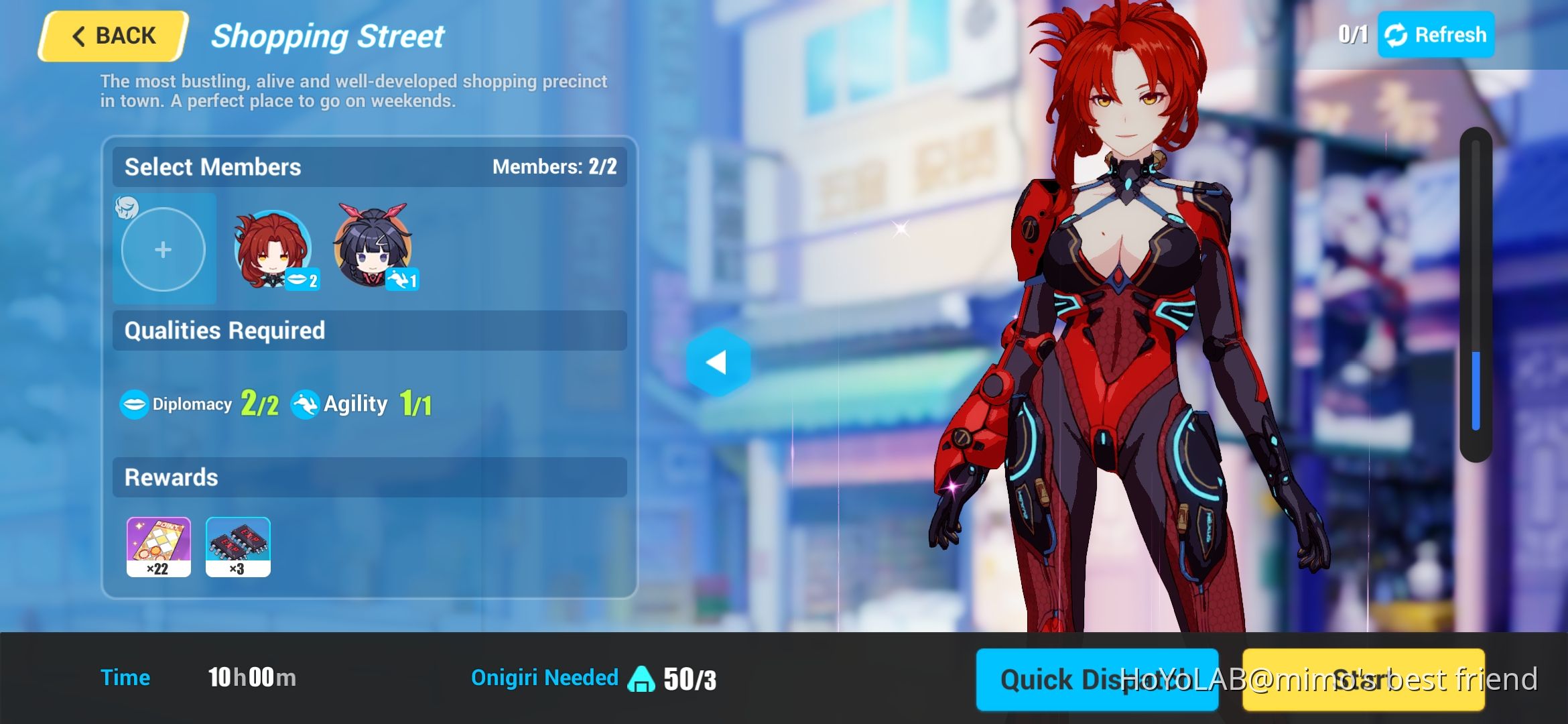Click the Agility quality icon
Image resolution: width=1568 pixels, height=724 pixels.
[x=305, y=403]
